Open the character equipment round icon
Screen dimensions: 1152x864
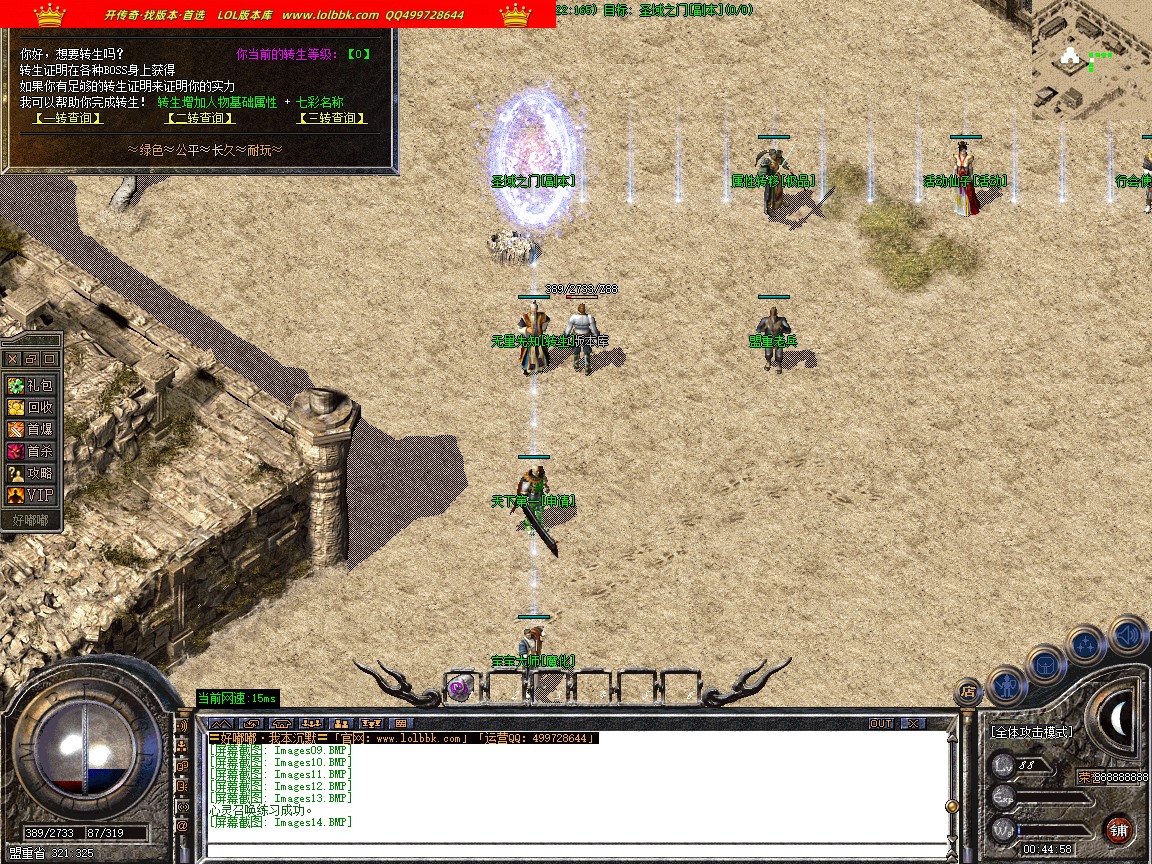pos(1006,685)
